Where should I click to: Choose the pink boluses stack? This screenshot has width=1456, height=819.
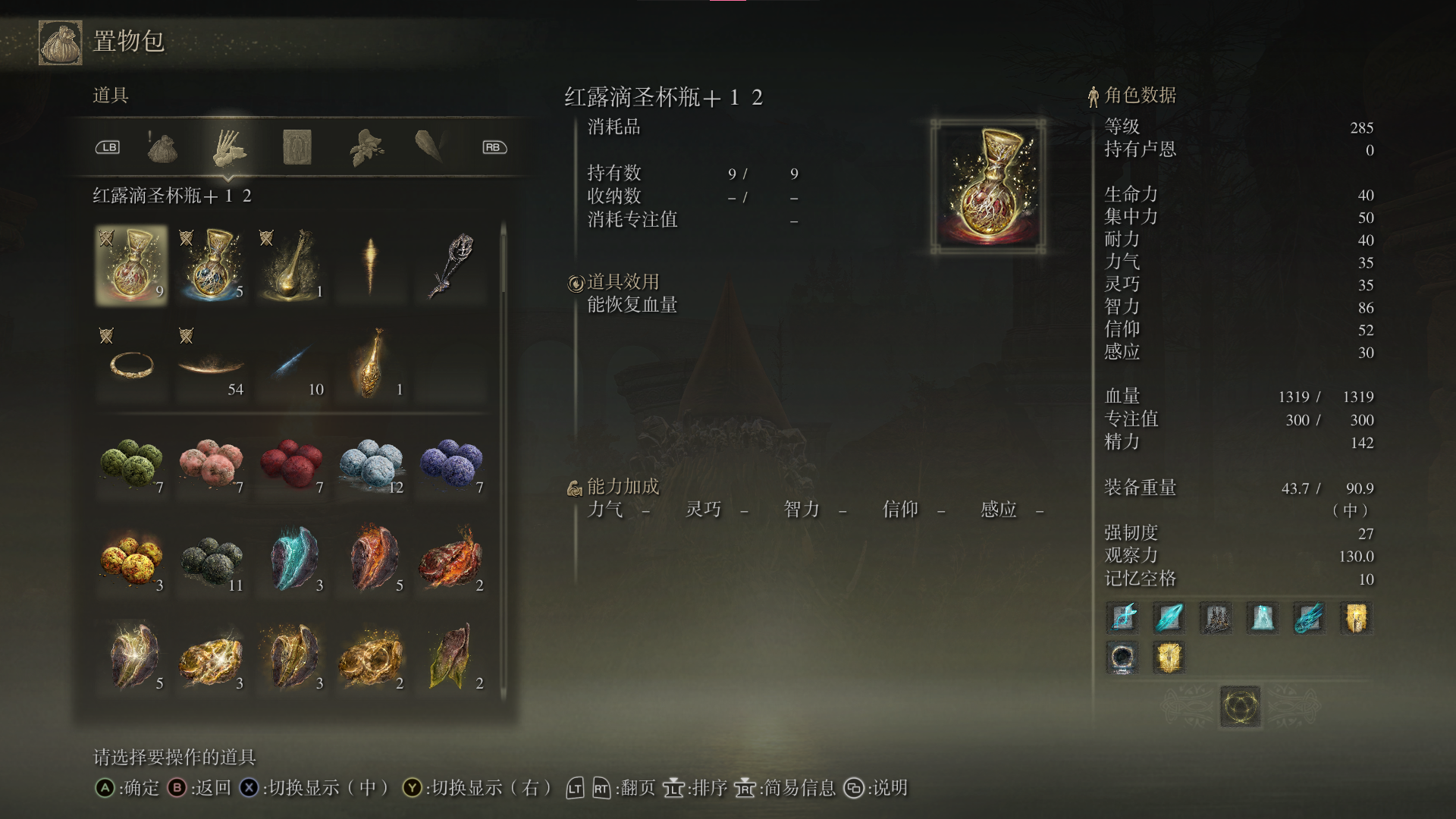pyautogui.click(x=212, y=462)
